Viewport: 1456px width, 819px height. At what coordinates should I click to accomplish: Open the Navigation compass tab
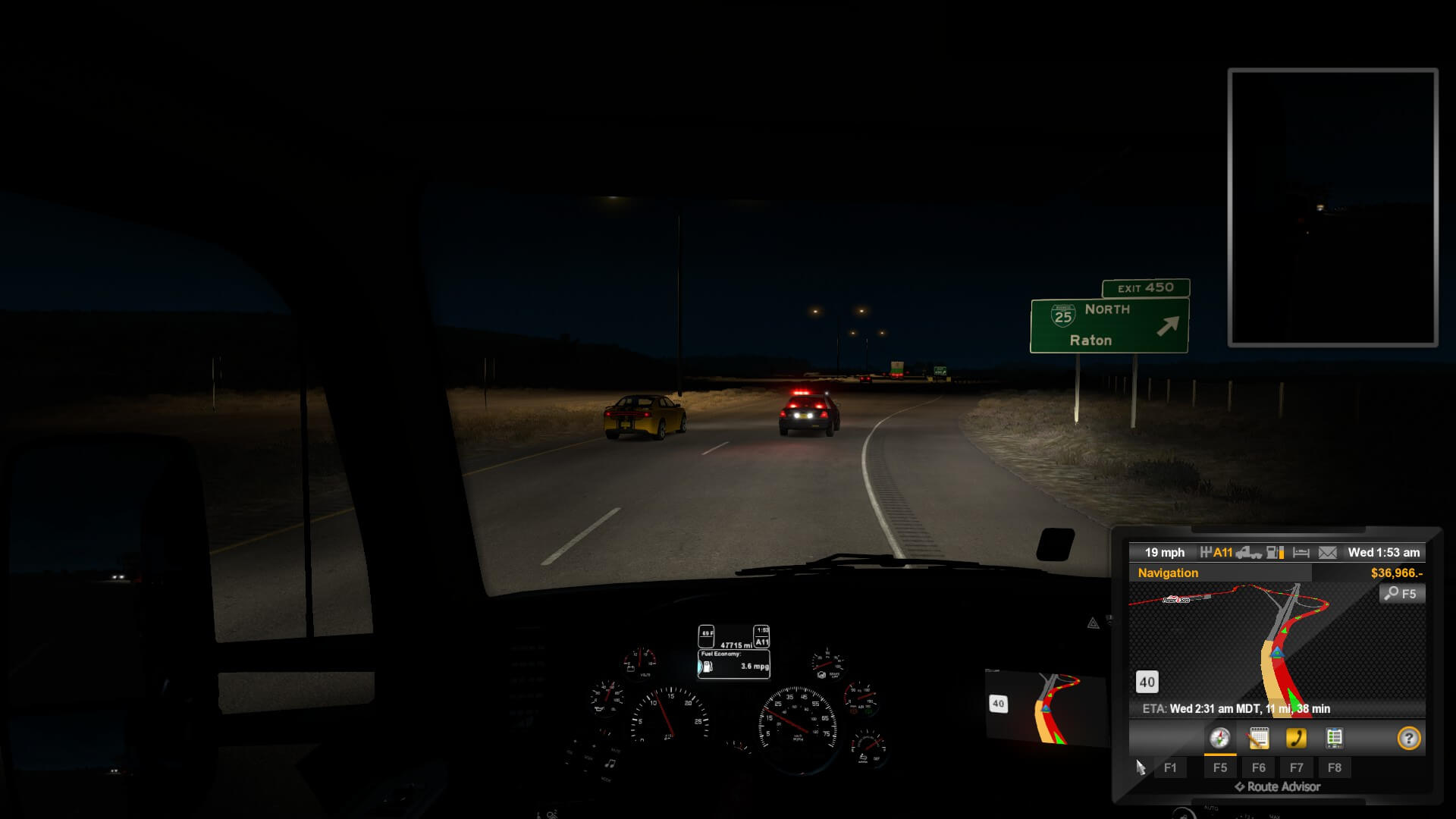[x=1219, y=738]
